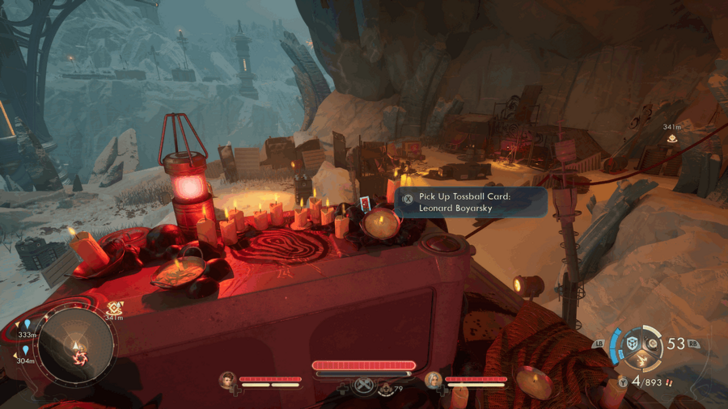Click the quest waypoint marker showing 341m

pyautogui.click(x=672, y=138)
